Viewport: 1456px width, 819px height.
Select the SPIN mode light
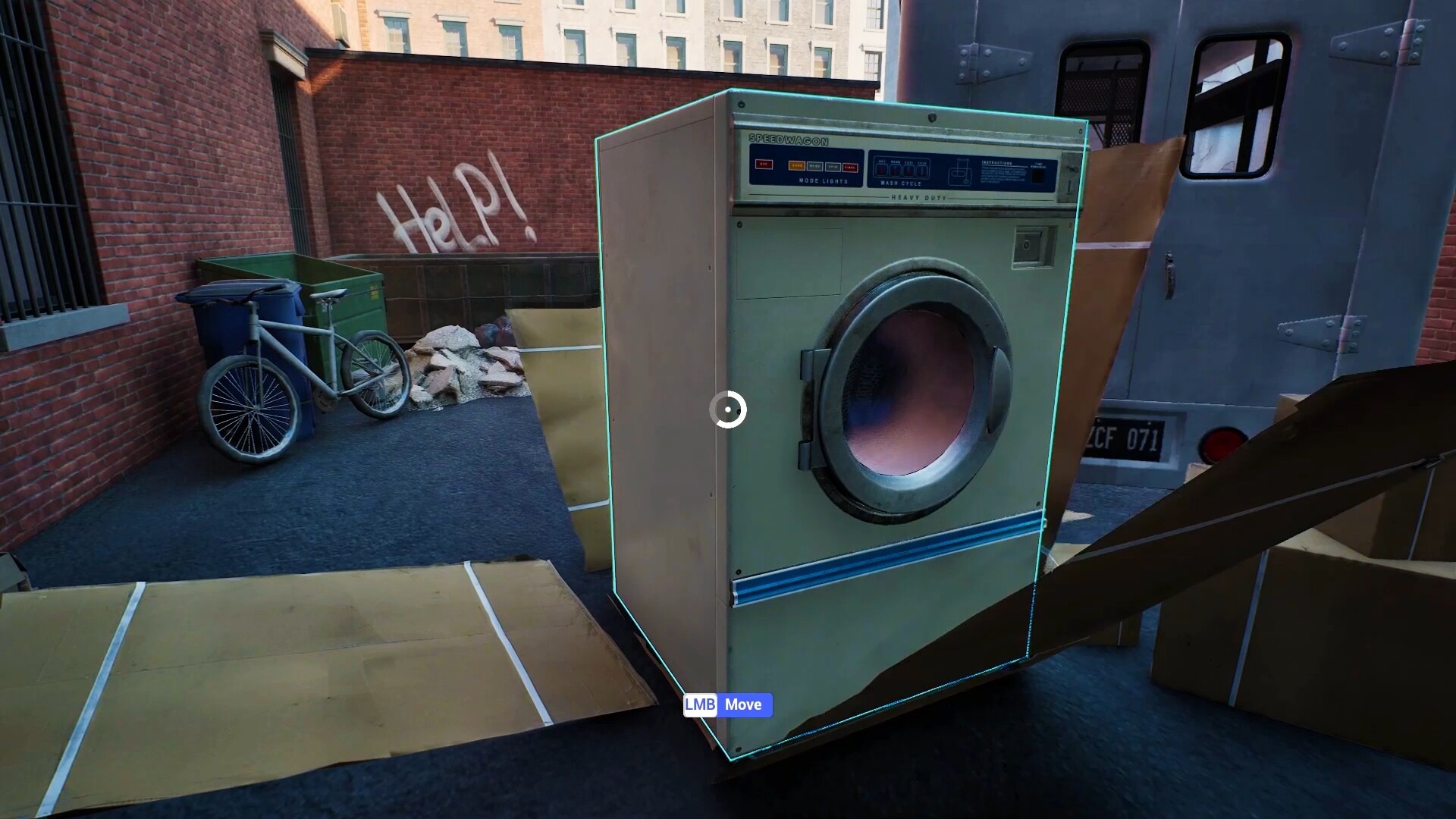click(x=832, y=167)
